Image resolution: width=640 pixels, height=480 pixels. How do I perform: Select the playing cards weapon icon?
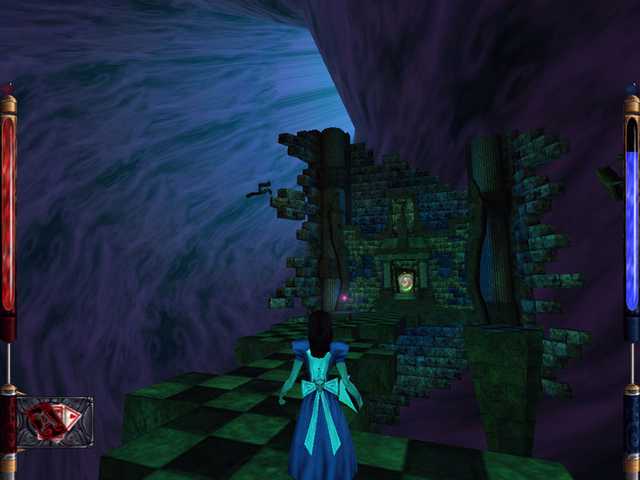pyautogui.click(x=54, y=421)
